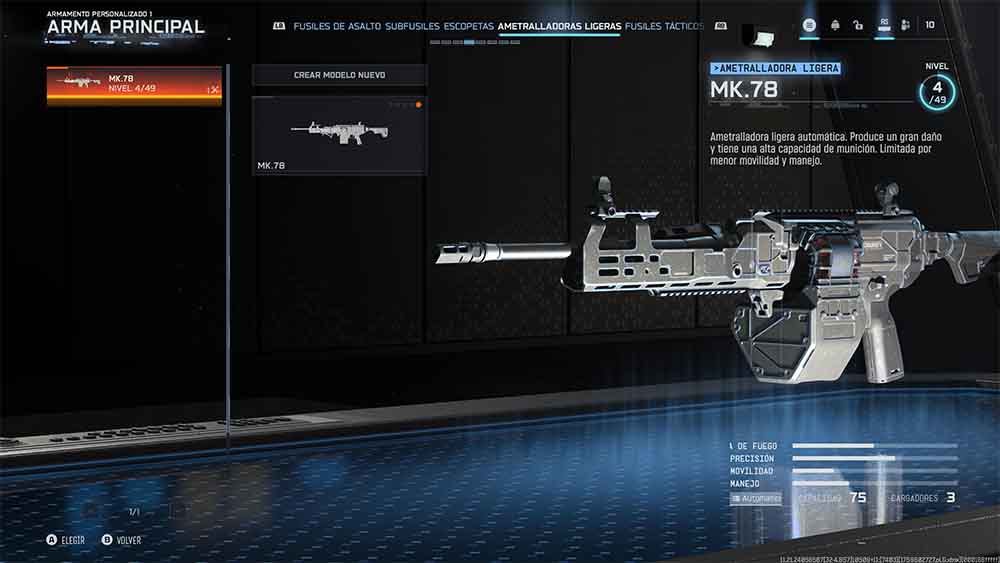Click the Crear Modelo Nuevo button
This screenshot has height=563, width=1000.
coord(339,75)
